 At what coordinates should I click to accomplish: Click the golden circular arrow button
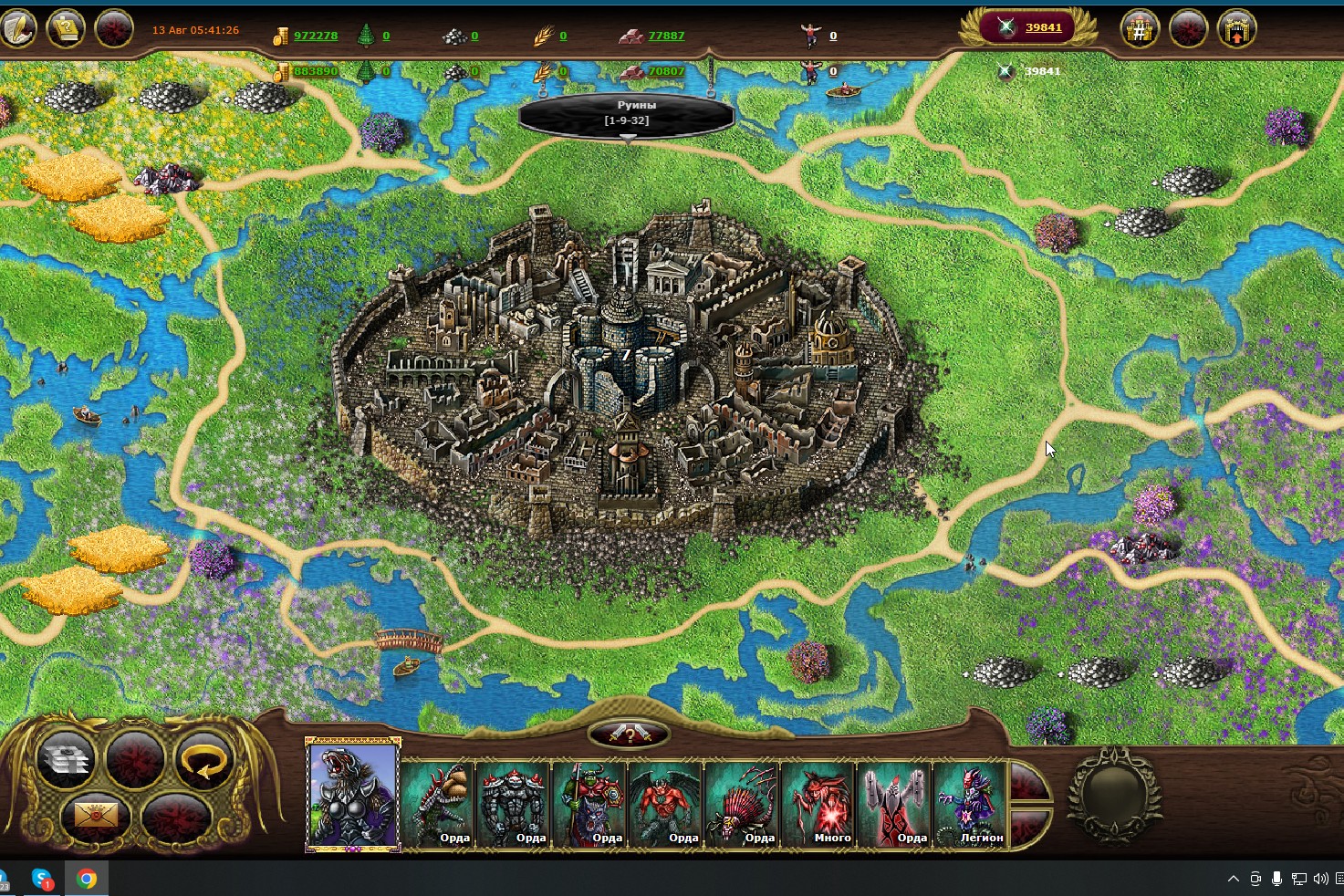click(203, 759)
